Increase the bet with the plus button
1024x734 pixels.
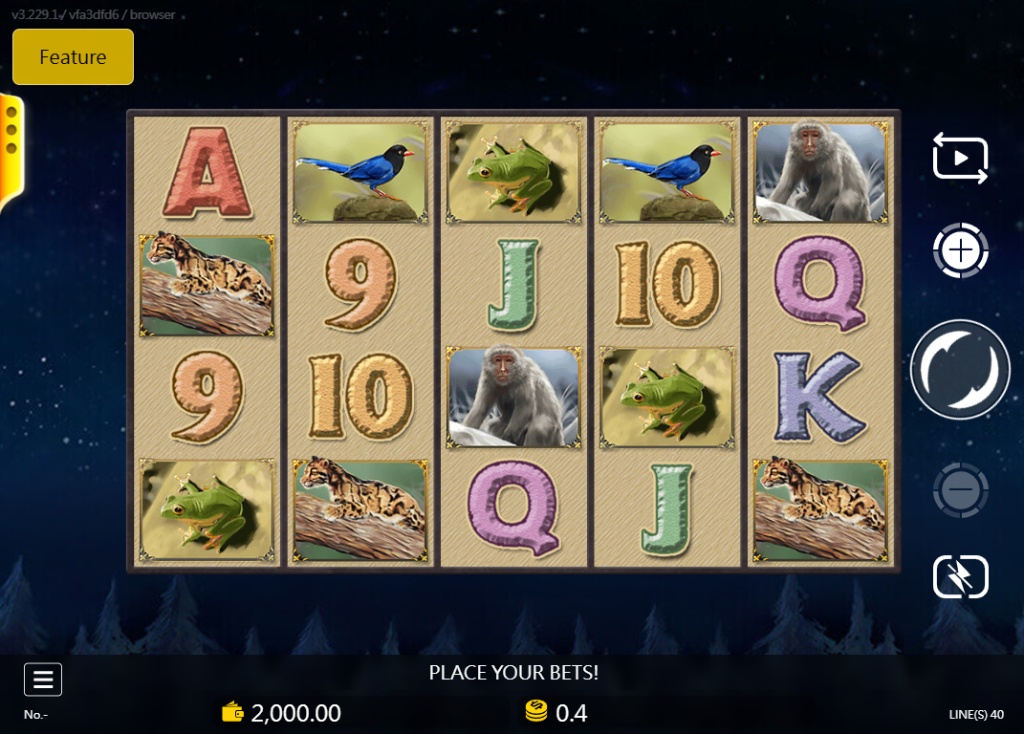pos(960,251)
